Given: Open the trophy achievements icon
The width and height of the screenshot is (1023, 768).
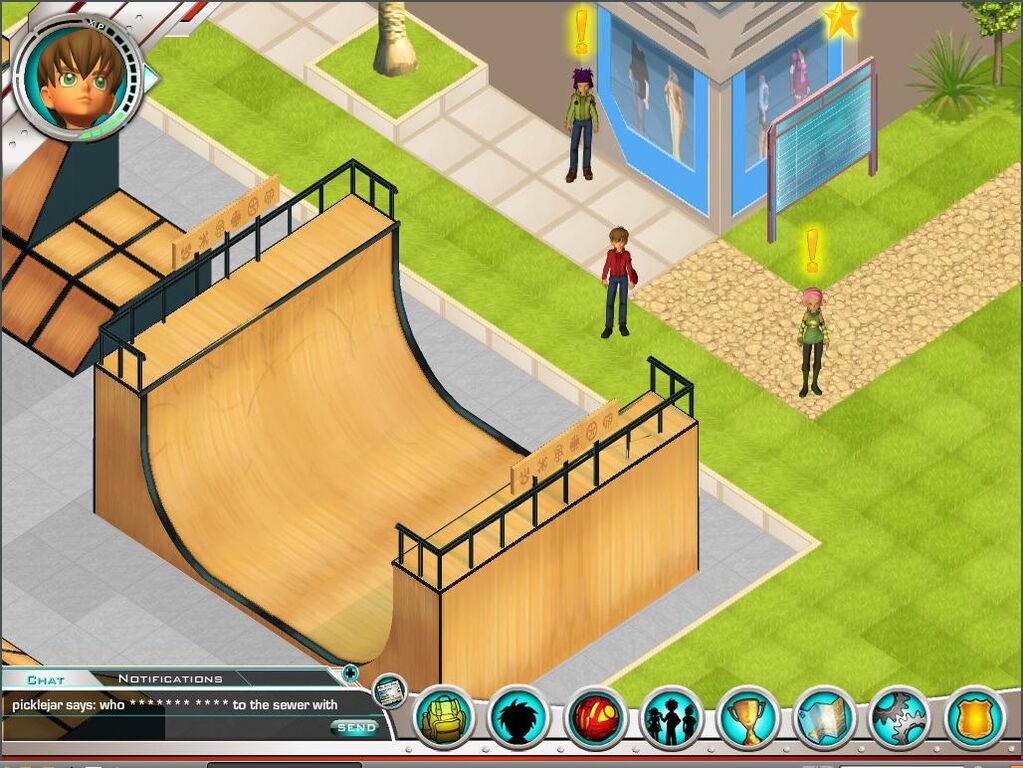Looking at the screenshot, I should (x=748, y=717).
